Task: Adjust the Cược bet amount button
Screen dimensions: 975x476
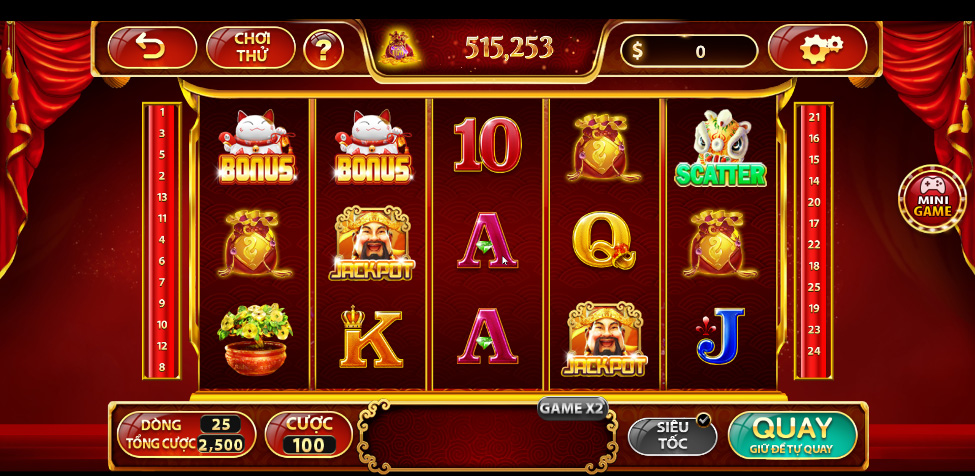Action: click(x=309, y=434)
